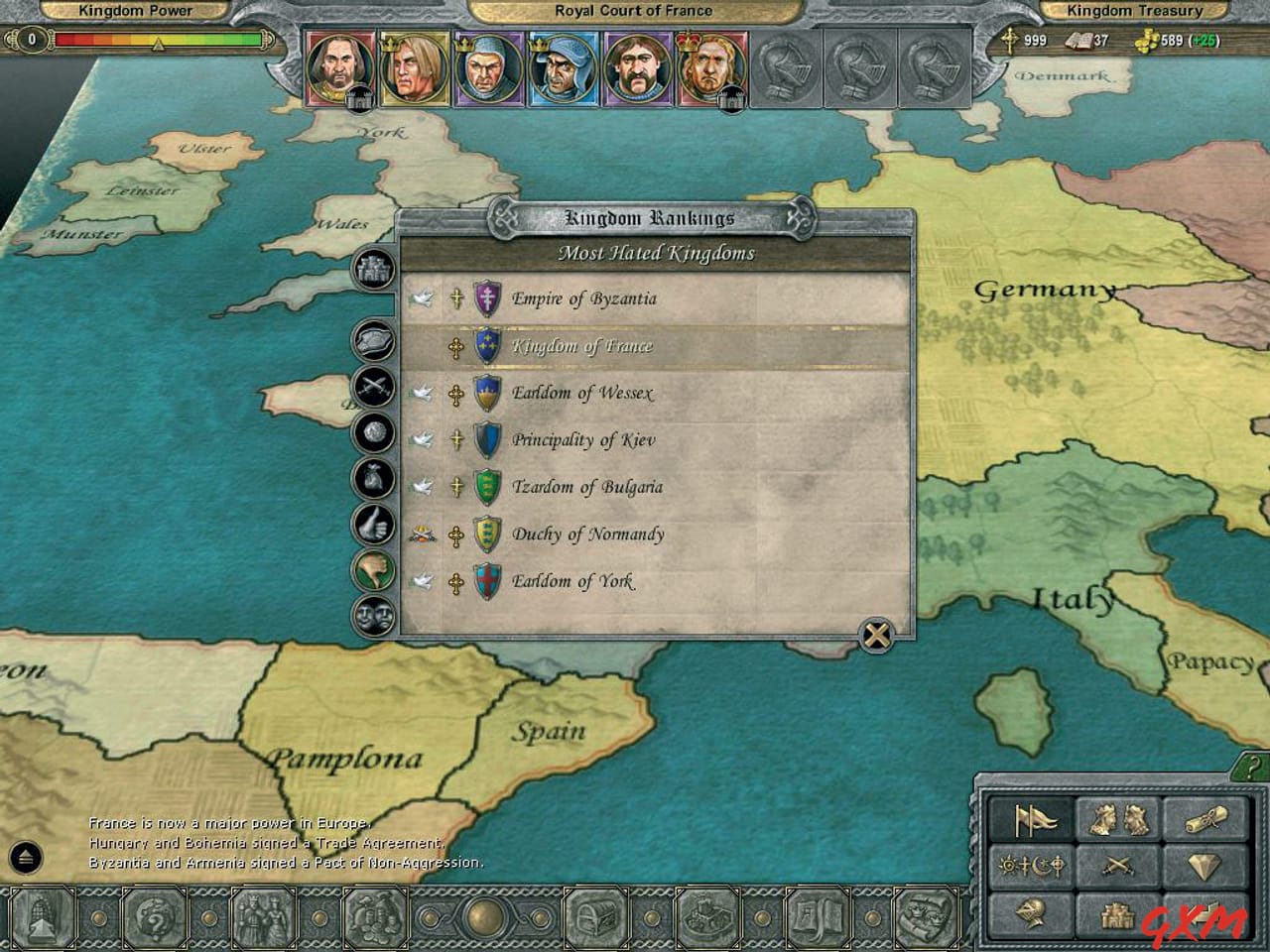Screen dimensions: 1270x952
Task: Click the arrow icon in the bottom-right panel
Action: tap(1204, 912)
